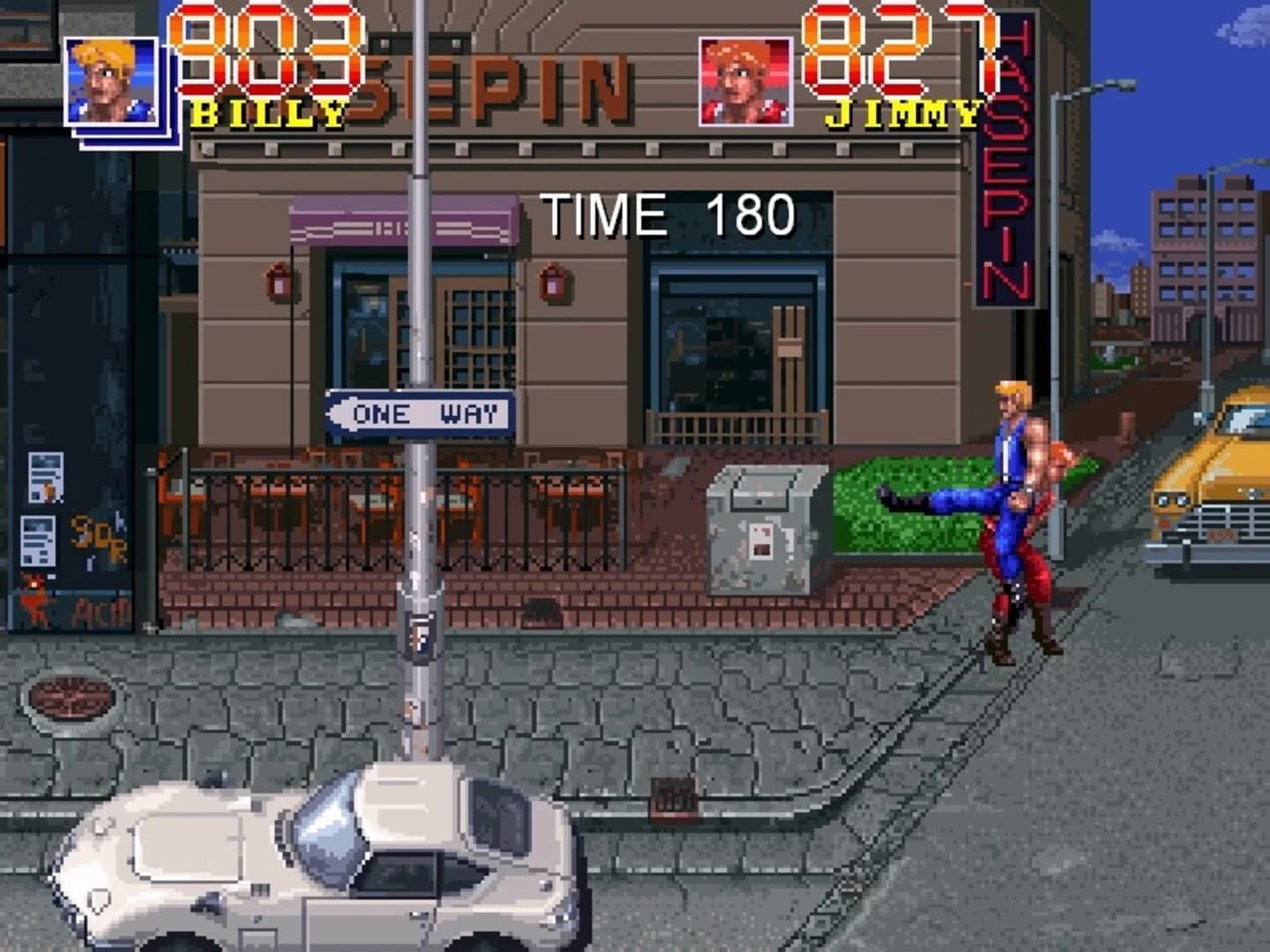Select the ONE WAY street sign
This screenshot has height=952, width=1270.
(x=419, y=413)
